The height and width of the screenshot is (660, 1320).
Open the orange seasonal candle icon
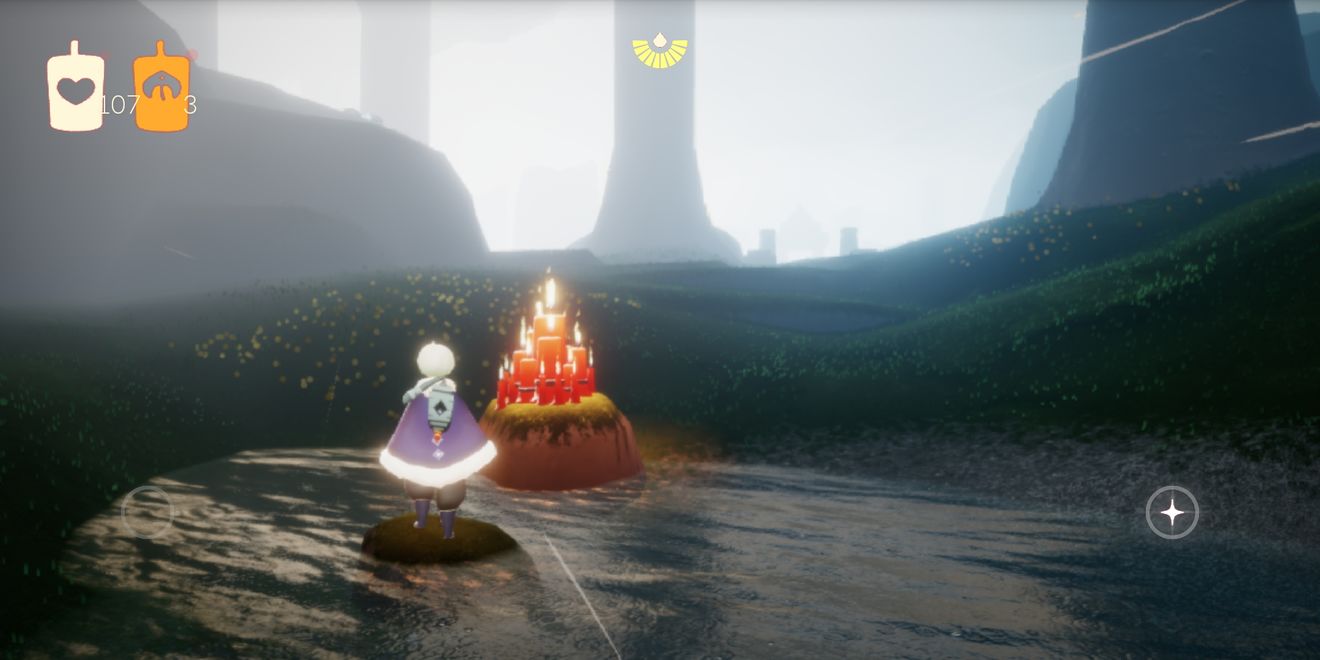click(x=162, y=88)
